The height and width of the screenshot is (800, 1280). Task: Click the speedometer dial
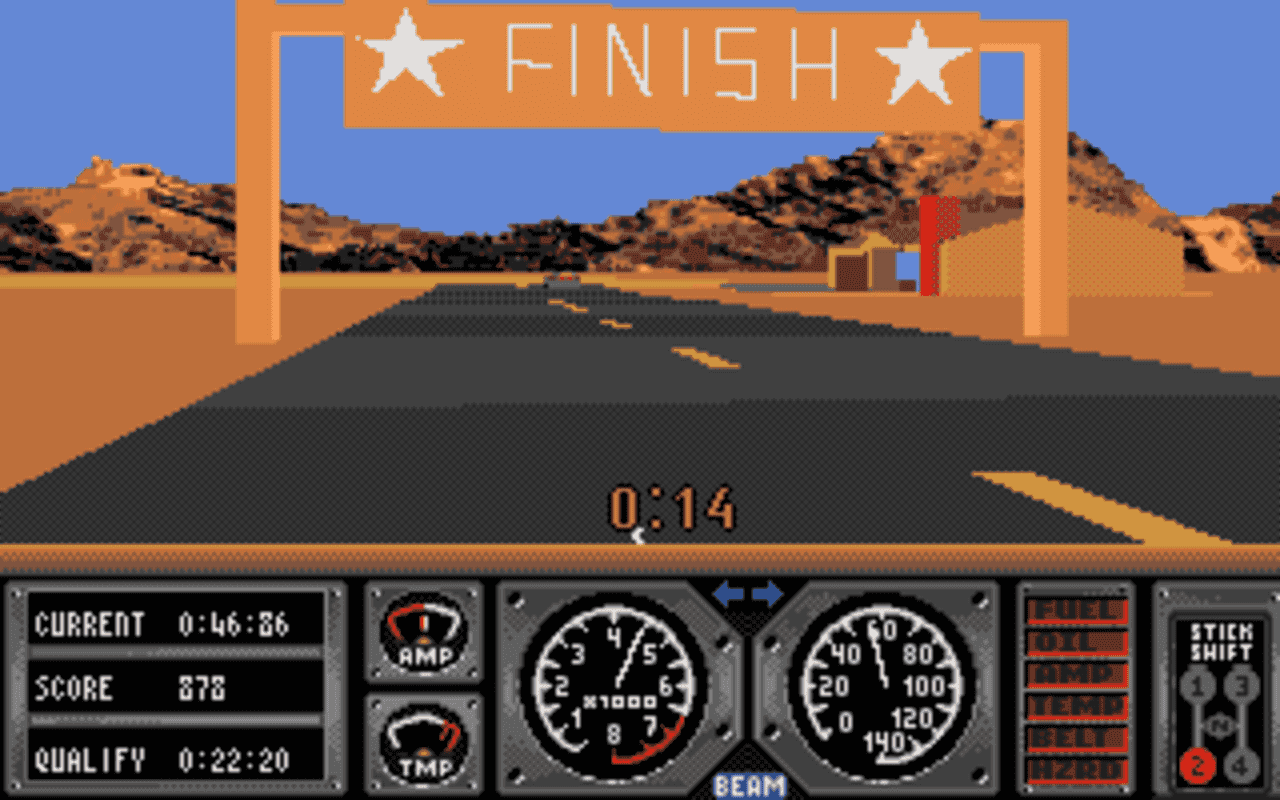pyautogui.click(x=880, y=690)
